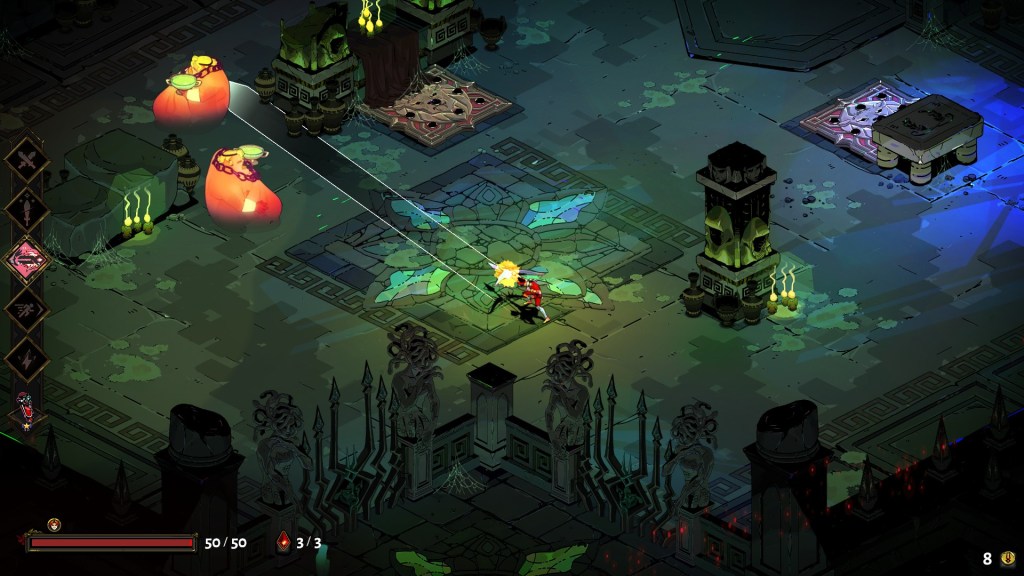The image size is (1024, 576).
Task: Click the gold obol coin icon
Action: pos(1007,559)
